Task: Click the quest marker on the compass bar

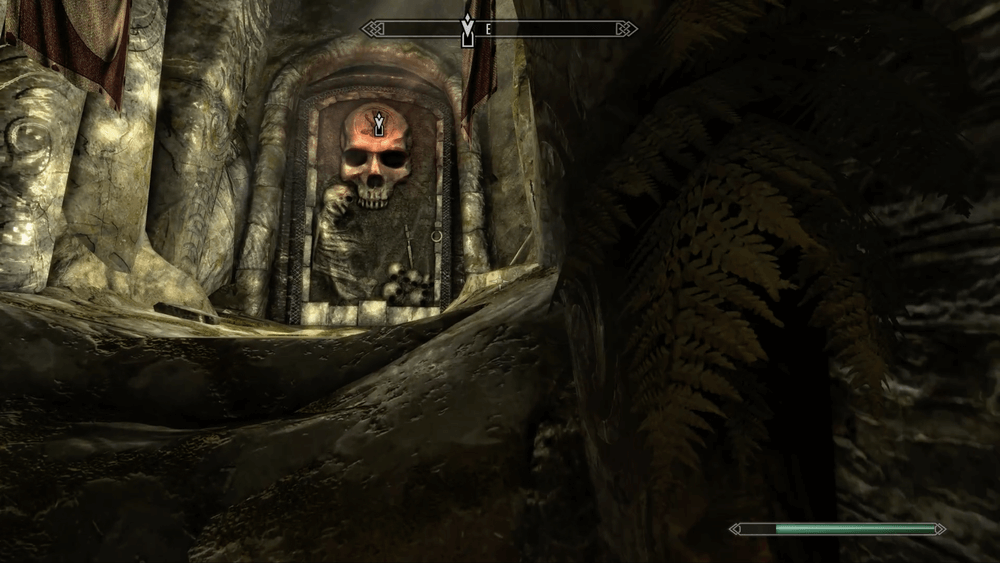Action: point(467,29)
